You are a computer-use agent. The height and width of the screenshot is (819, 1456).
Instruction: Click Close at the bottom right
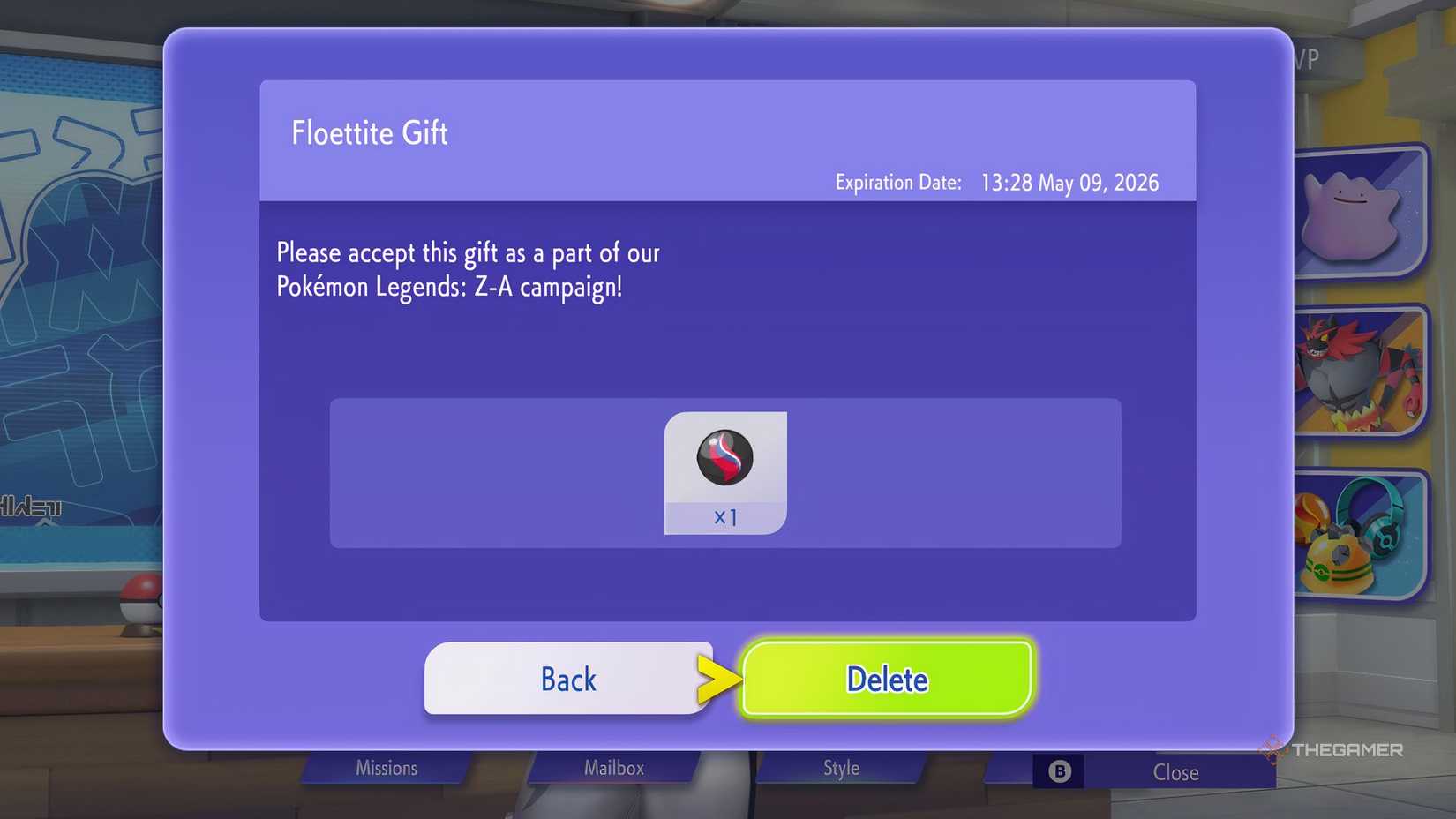(1175, 771)
